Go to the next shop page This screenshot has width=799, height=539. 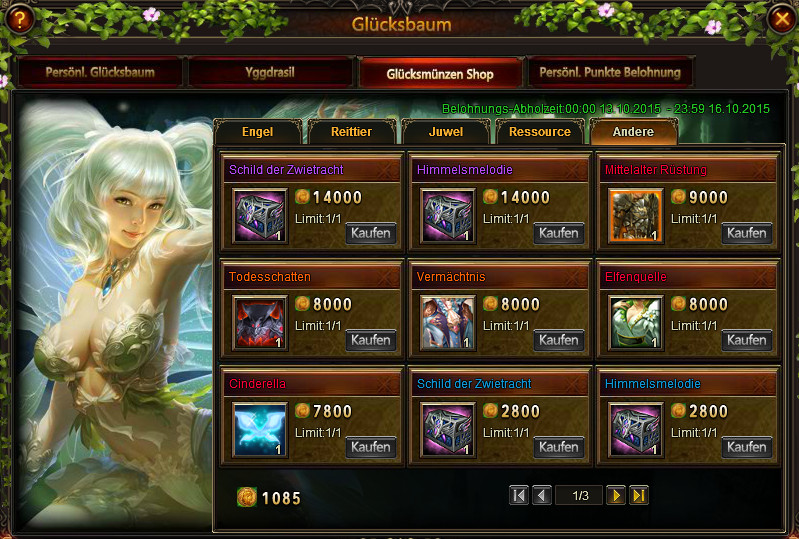(617, 495)
